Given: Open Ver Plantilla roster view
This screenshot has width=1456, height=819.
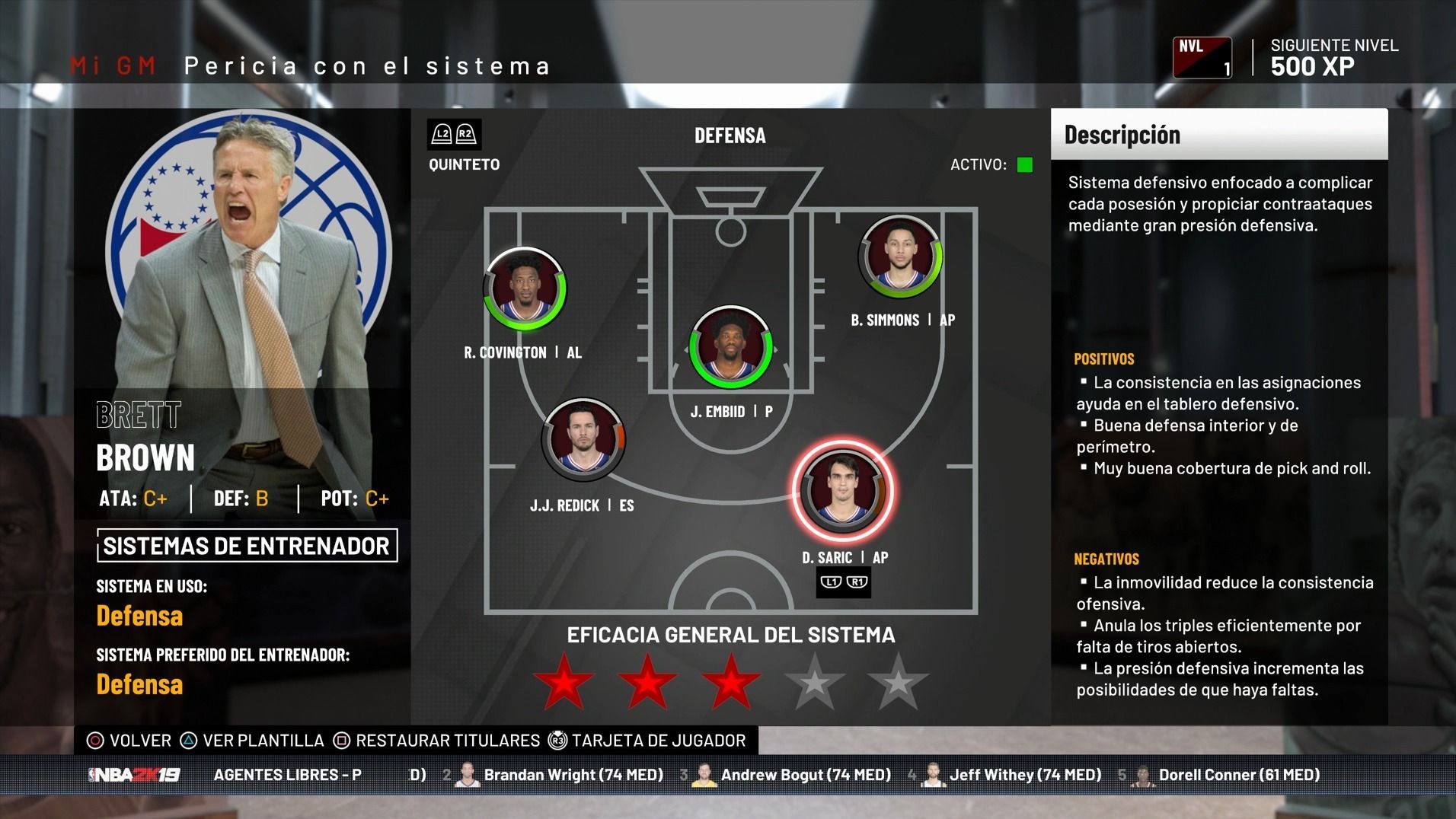Looking at the screenshot, I should (253, 741).
